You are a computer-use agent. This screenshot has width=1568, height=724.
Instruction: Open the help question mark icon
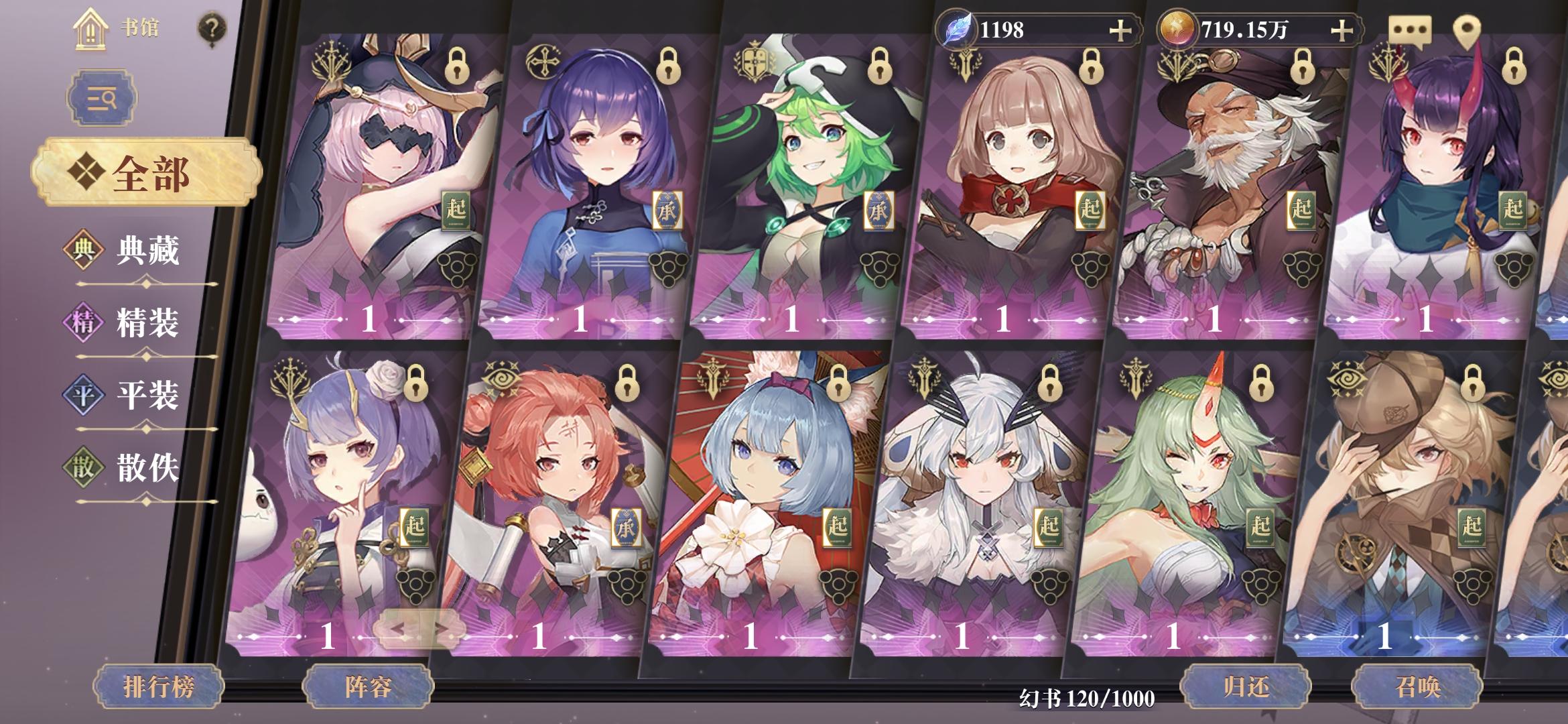tap(211, 27)
